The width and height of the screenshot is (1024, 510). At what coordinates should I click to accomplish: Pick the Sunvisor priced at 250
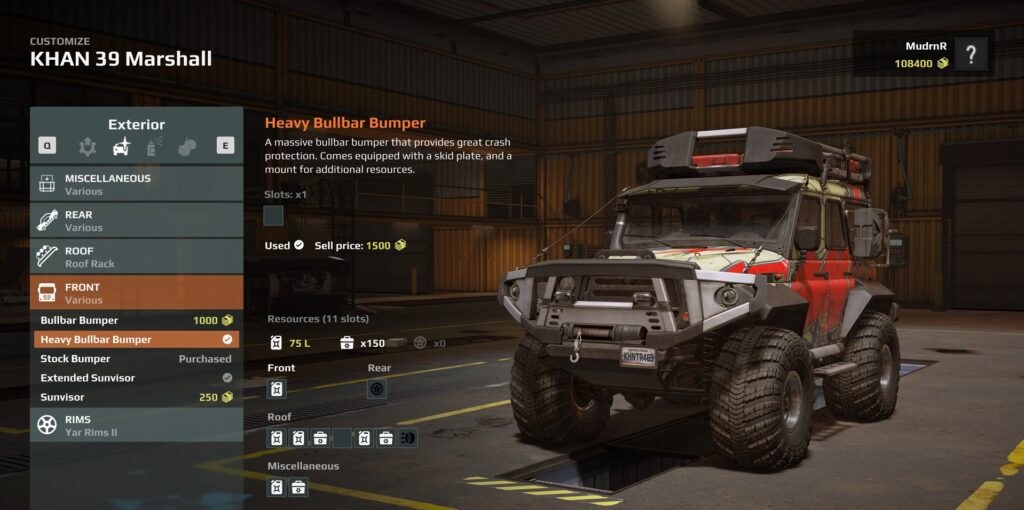[x=136, y=397]
